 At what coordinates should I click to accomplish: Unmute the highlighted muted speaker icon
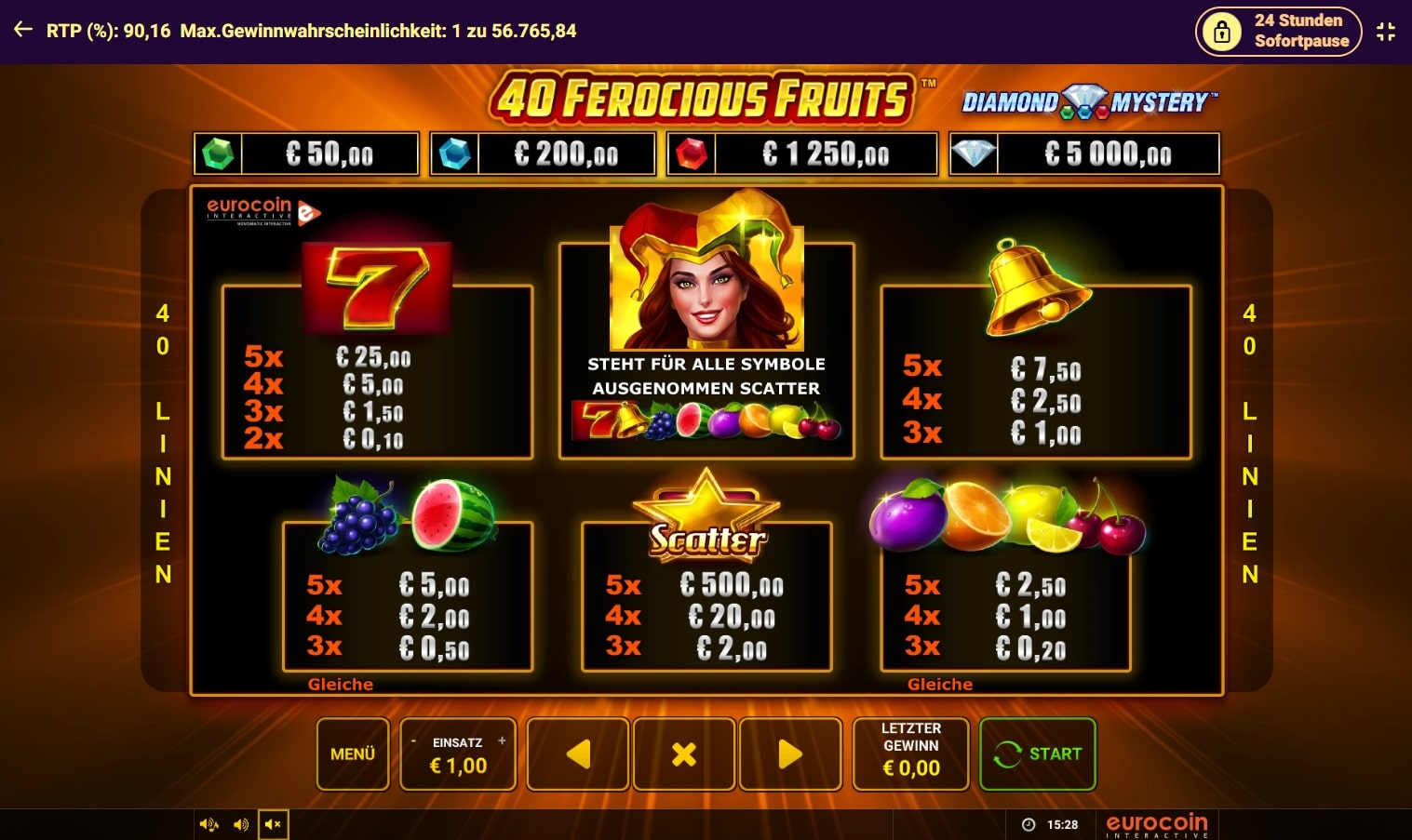tap(273, 823)
